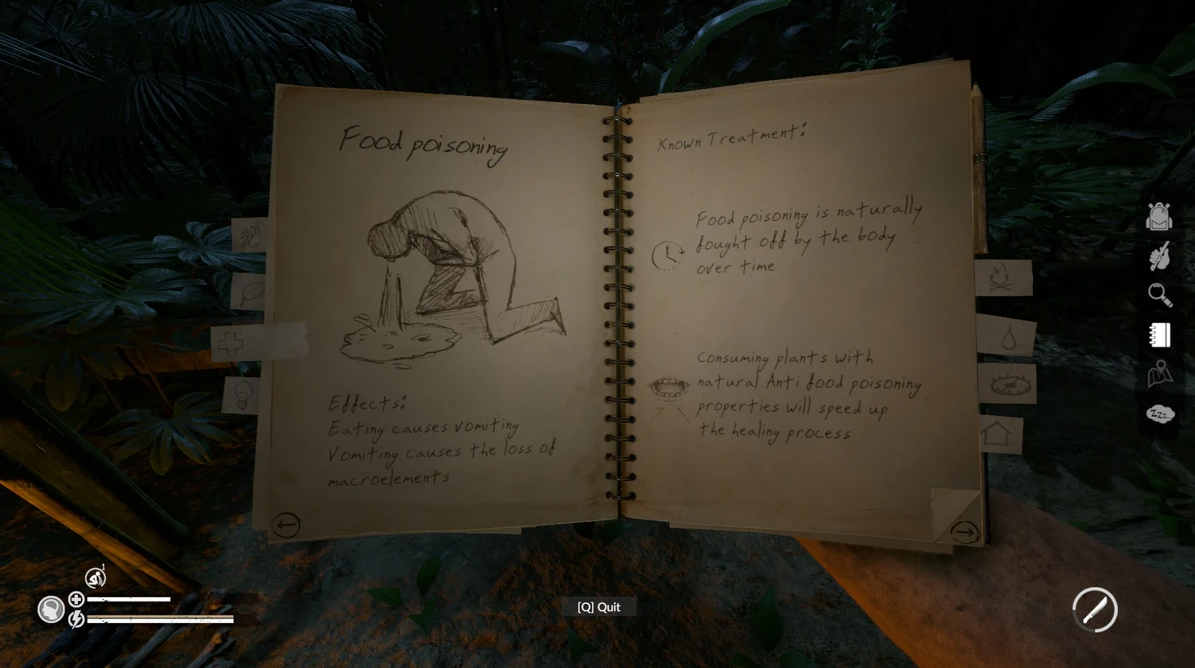Open the hand-holding-stick notebook tab
1195x668 pixels.
pos(250,235)
